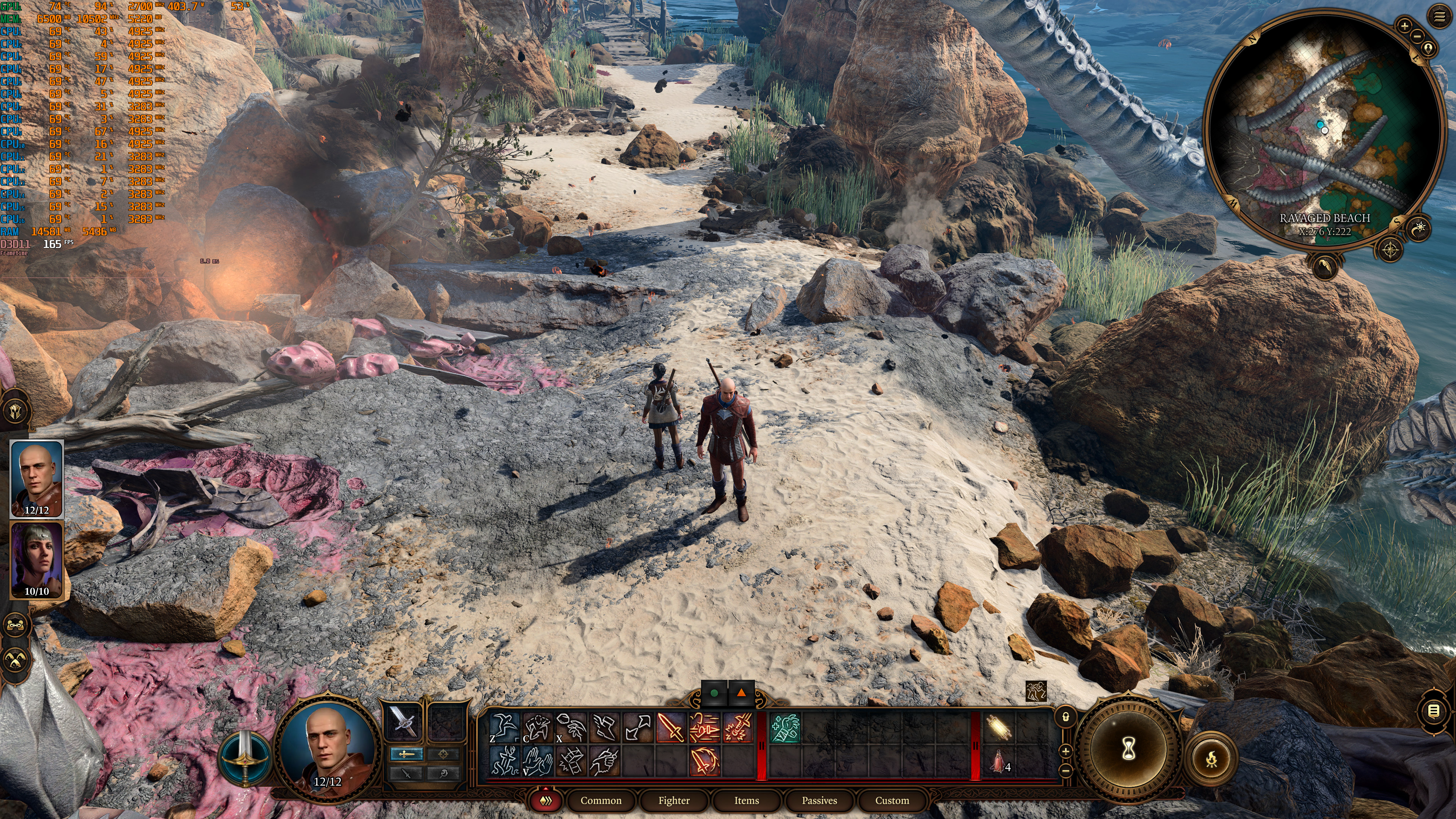1456x819 pixels.
Task: Activate the Second Wind healing ability
Action: pos(785,728)
